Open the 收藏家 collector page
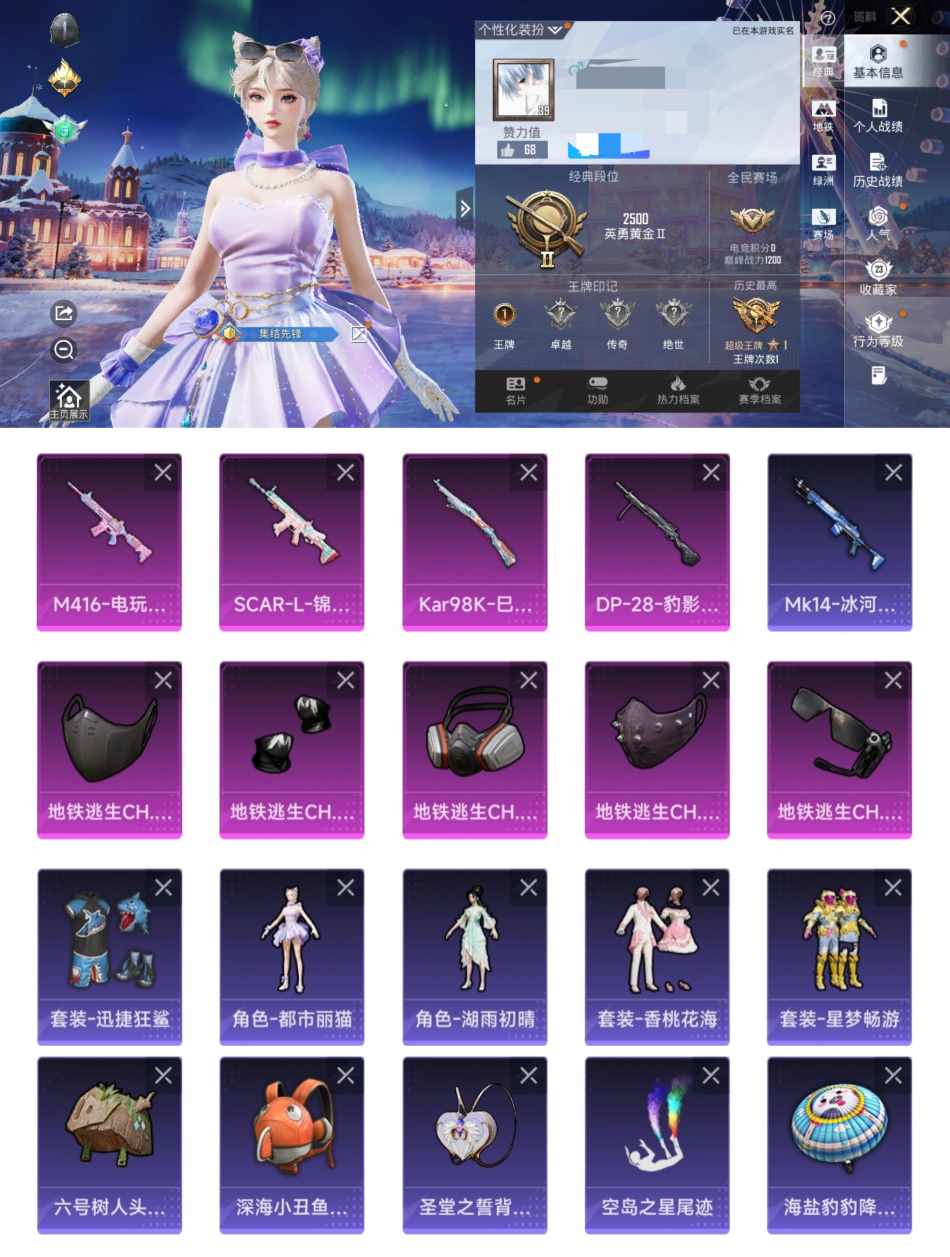The height and width of the screenshot is (1257, 950). tap(877, 277)
